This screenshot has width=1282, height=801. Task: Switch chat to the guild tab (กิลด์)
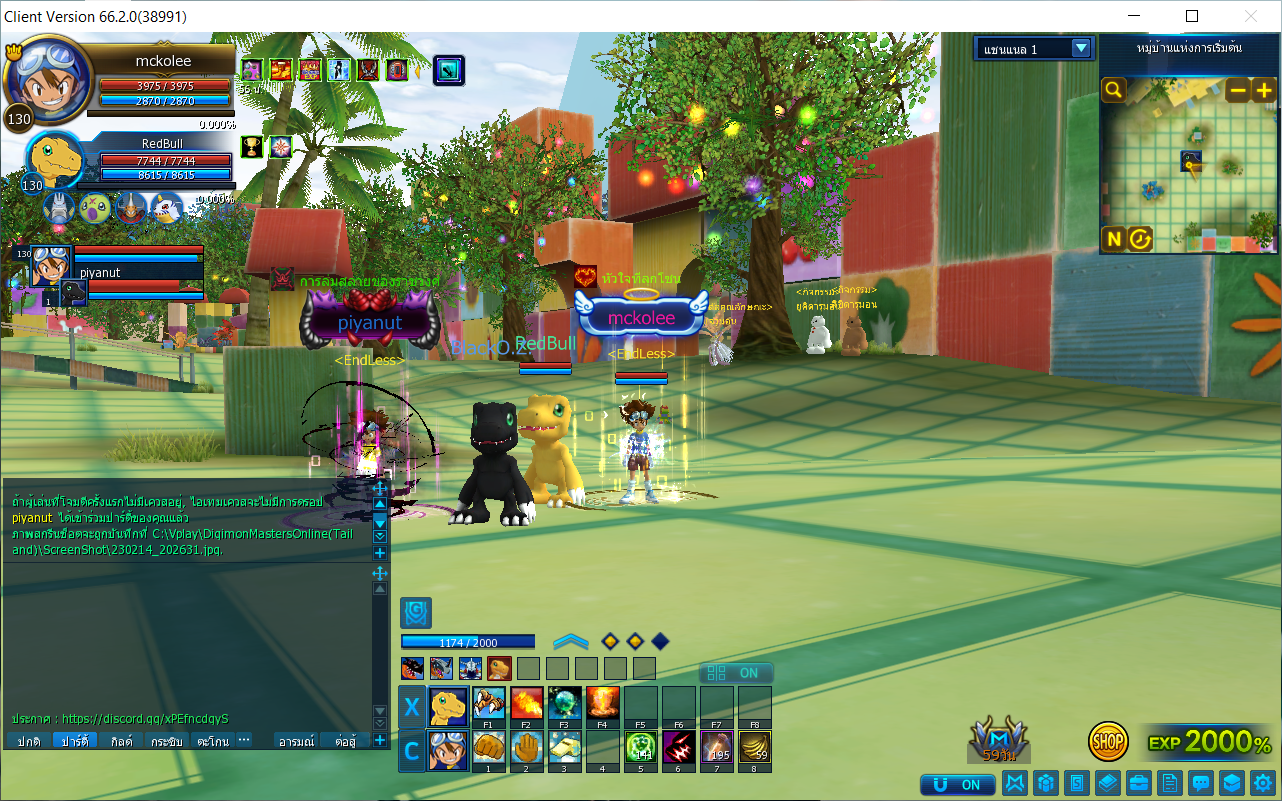click(x=122, y=741)
